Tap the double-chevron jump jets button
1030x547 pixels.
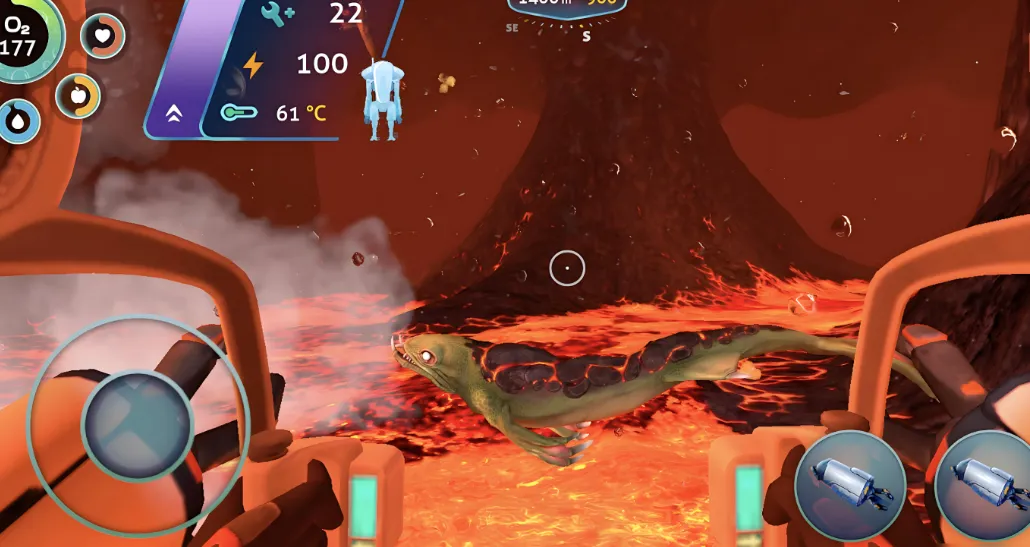coord(174,114)
